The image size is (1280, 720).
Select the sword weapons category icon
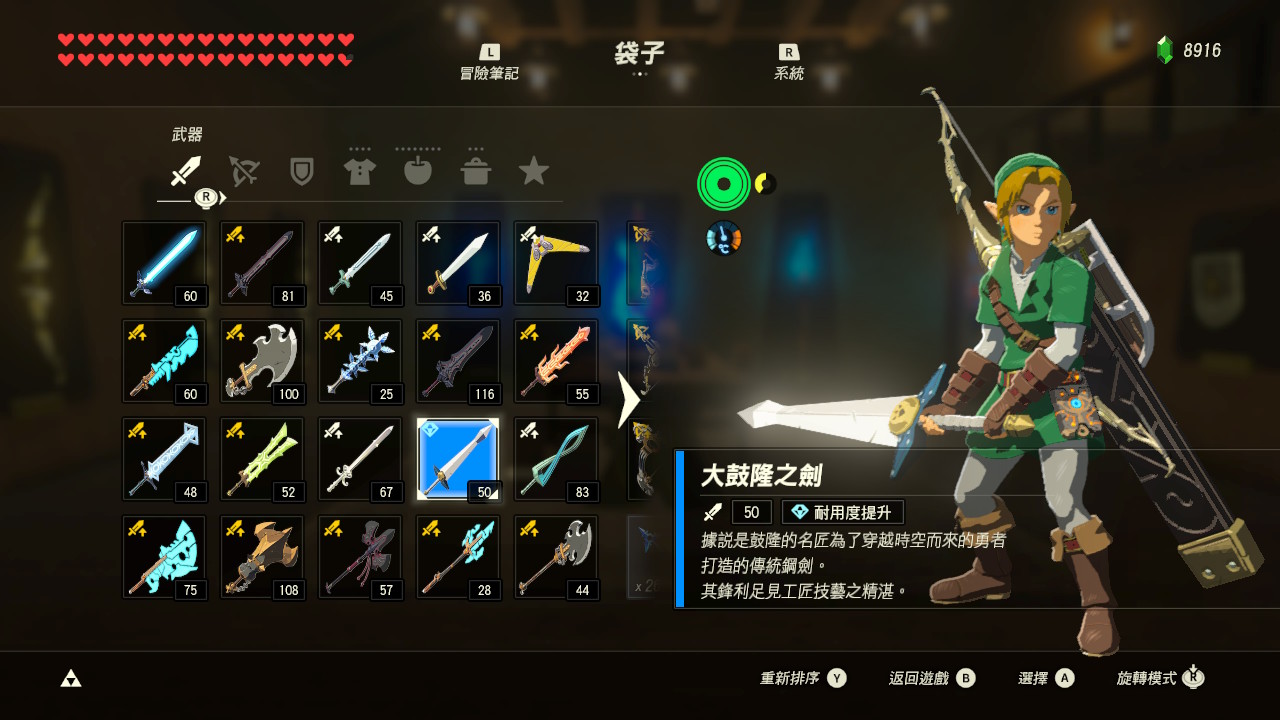click(186, 170)
